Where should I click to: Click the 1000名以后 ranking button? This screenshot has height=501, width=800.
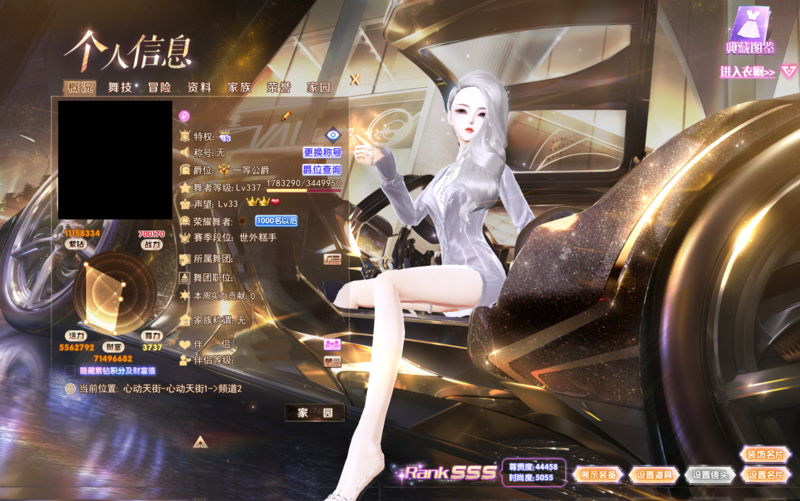coord(276,220)
